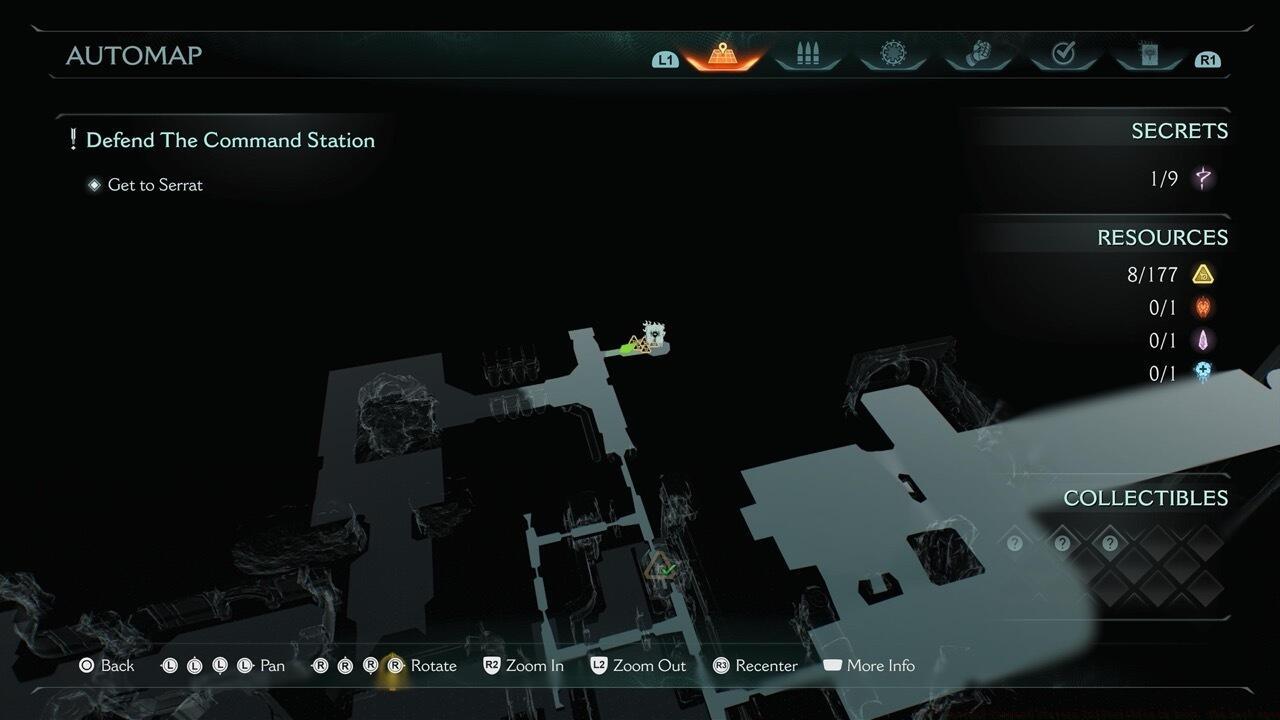Select the blue wraithstone resource icon
This screenshot has width=1280, height=720.
1202,373
